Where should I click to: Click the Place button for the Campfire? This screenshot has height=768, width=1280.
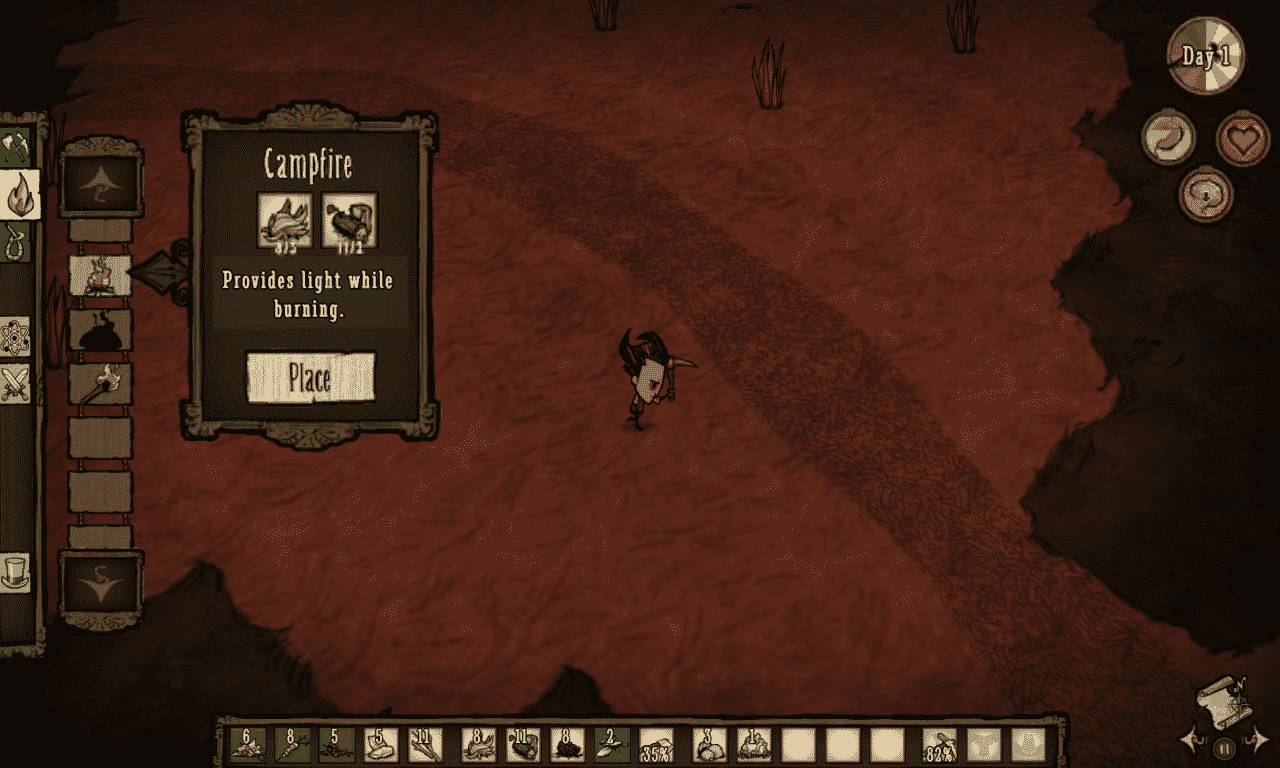(x=310, y=378)
